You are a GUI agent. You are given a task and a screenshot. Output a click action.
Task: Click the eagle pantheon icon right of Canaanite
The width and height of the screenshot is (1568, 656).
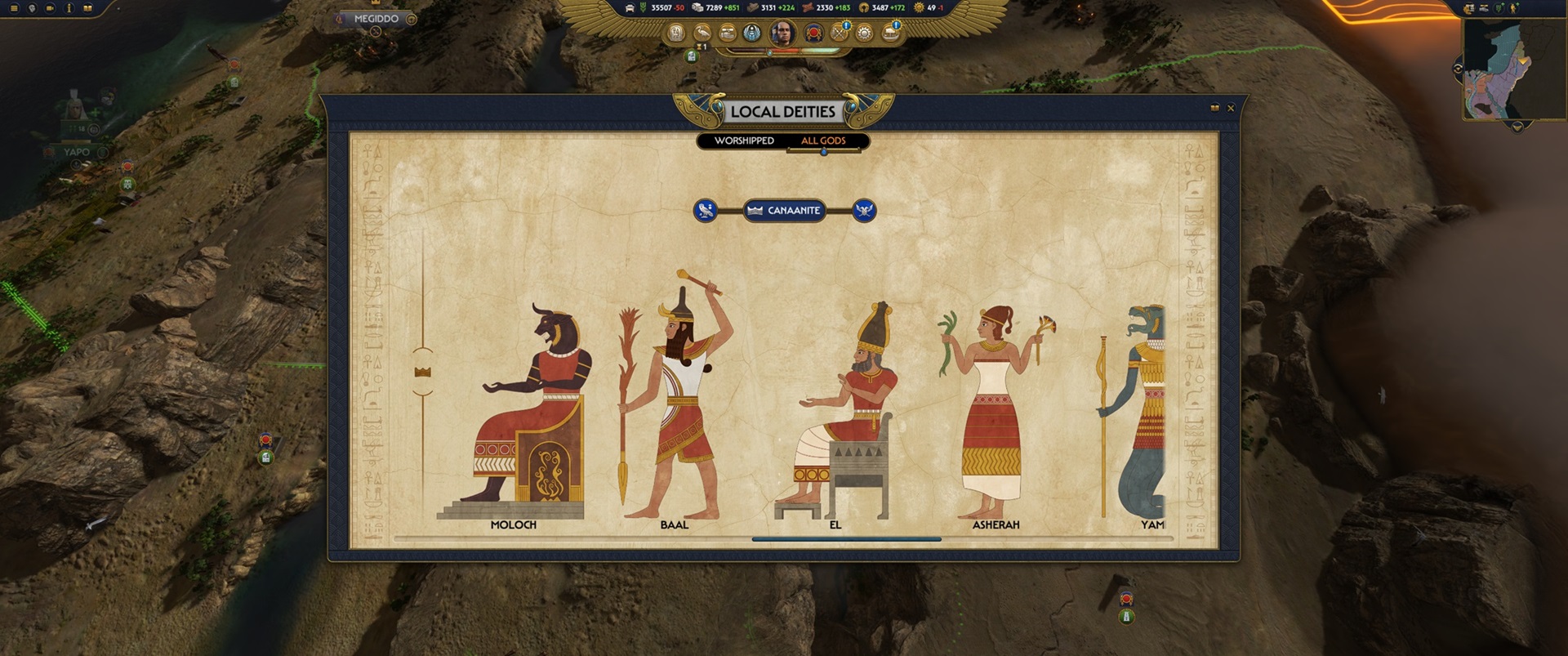pyautogui.click(x=862, y=211)
